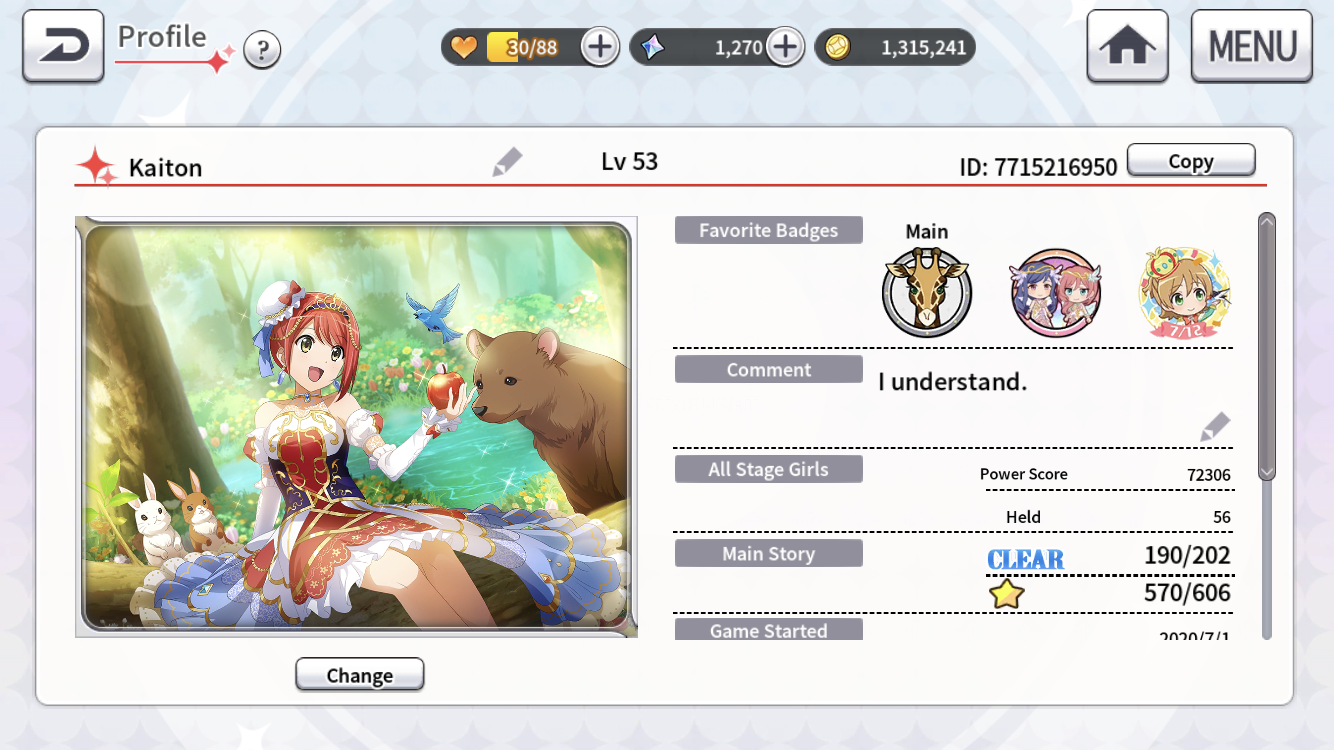Return to the home screen
This screenshot has height=750, width=1334.
click(x=1127, y=47)
